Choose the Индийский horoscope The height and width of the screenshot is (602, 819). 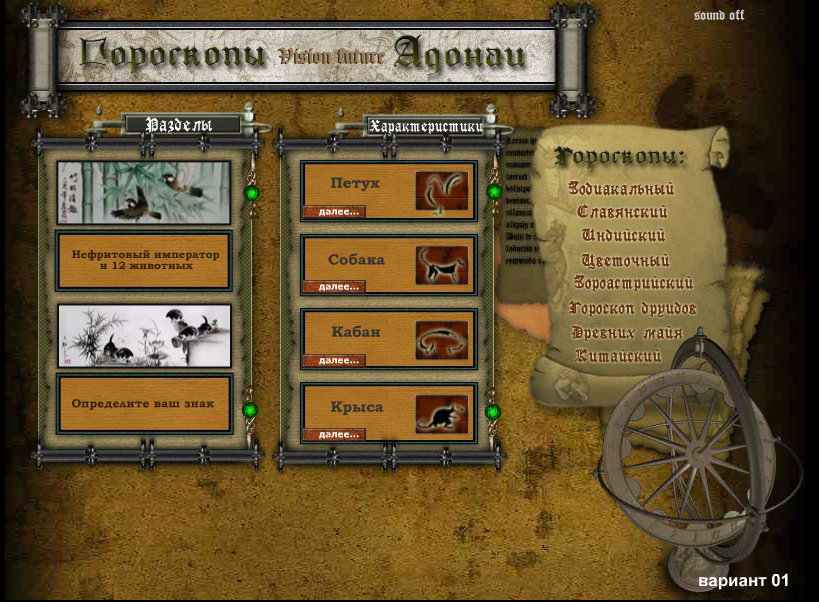tap(623, 236)
